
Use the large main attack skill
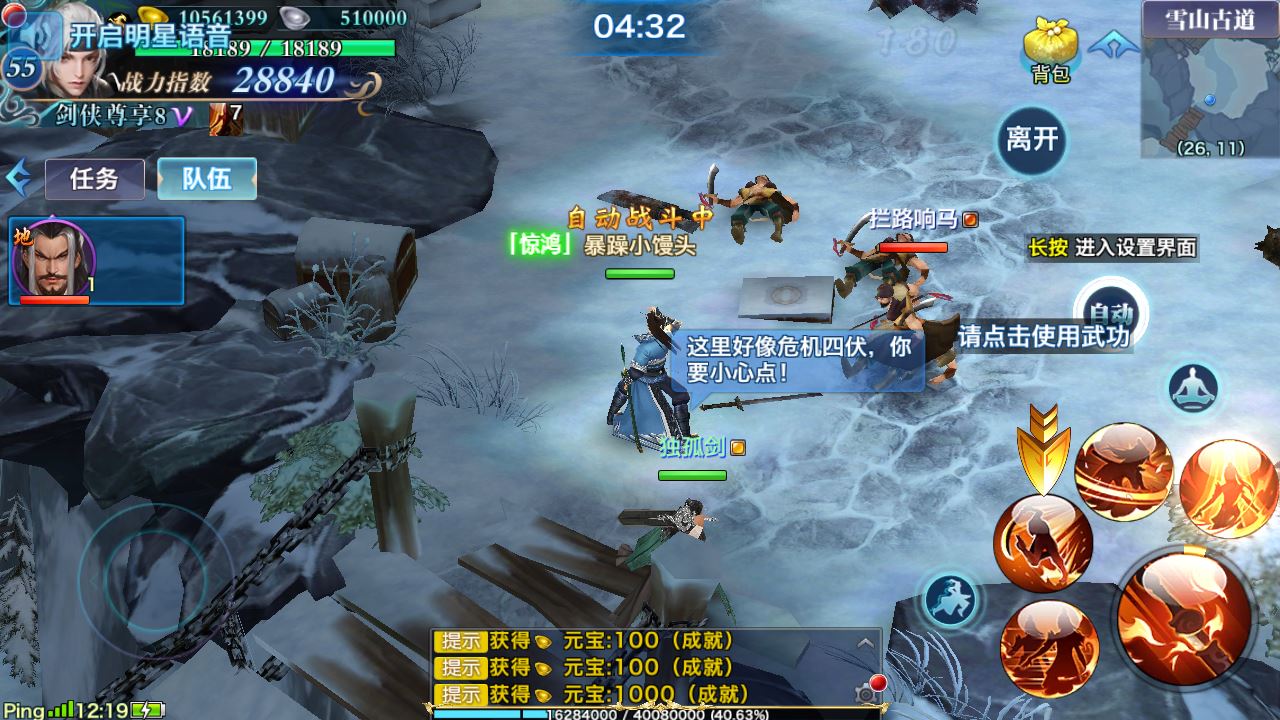point(1184,616)
